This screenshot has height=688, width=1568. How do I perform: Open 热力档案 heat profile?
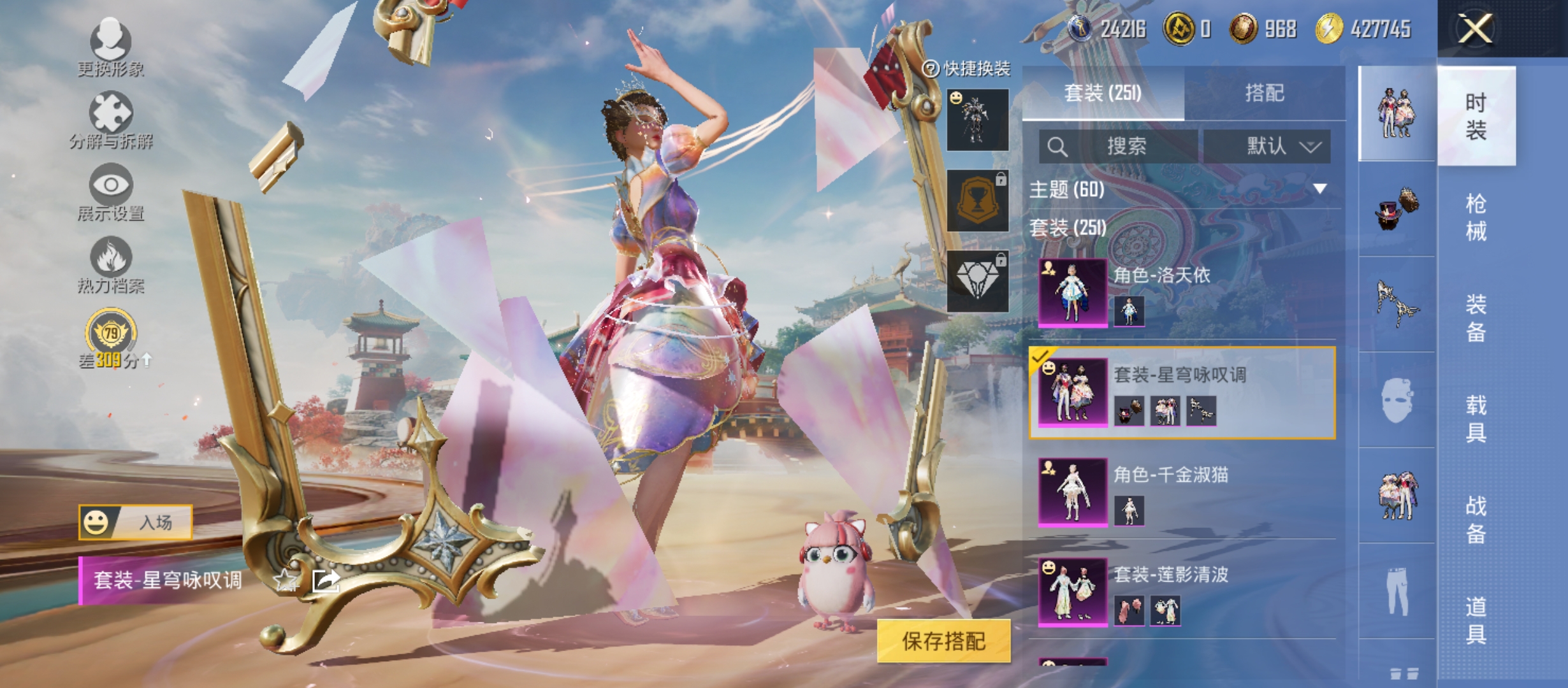(111, 265)
